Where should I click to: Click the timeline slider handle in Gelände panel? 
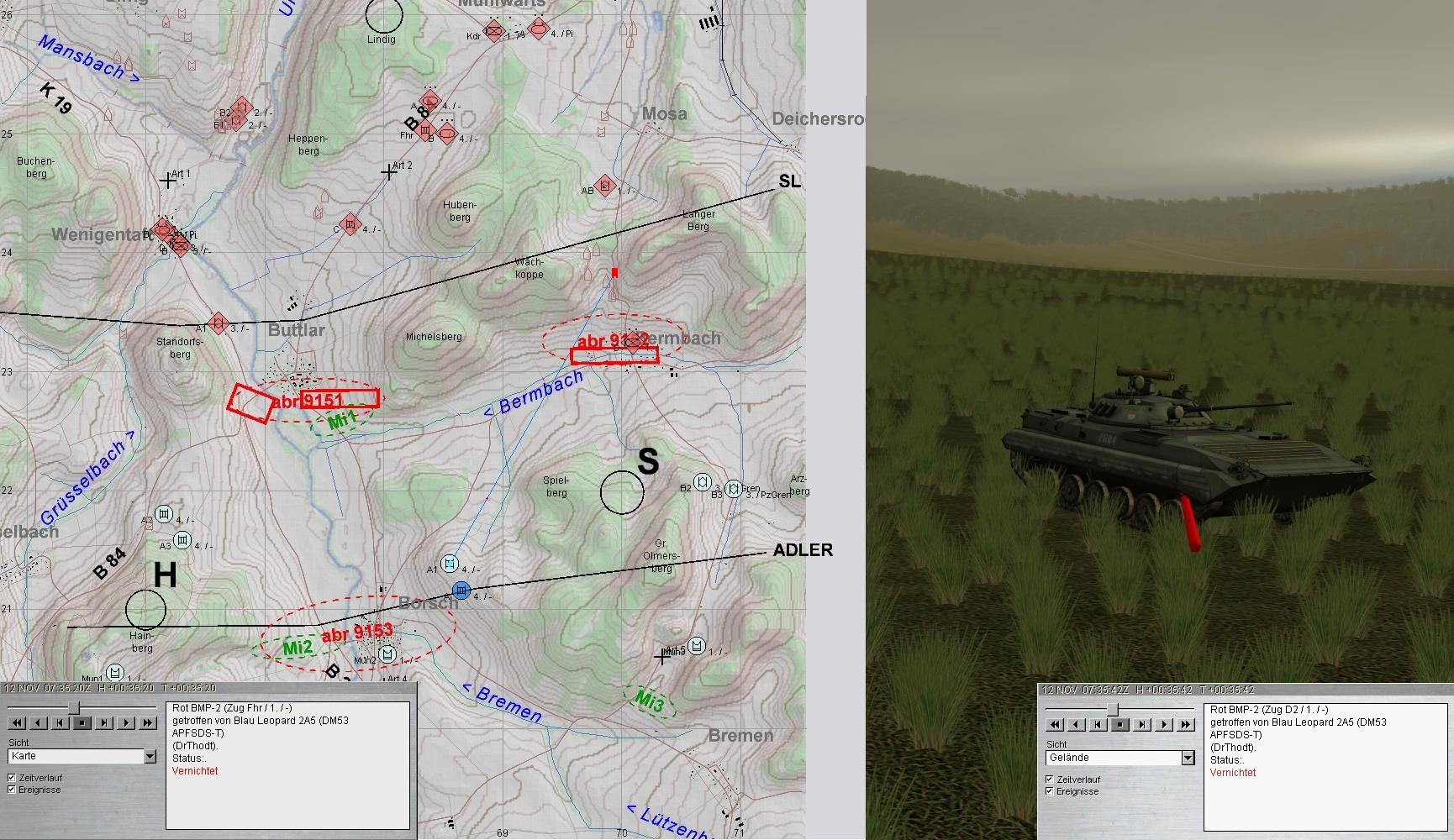pos(1112,709)
